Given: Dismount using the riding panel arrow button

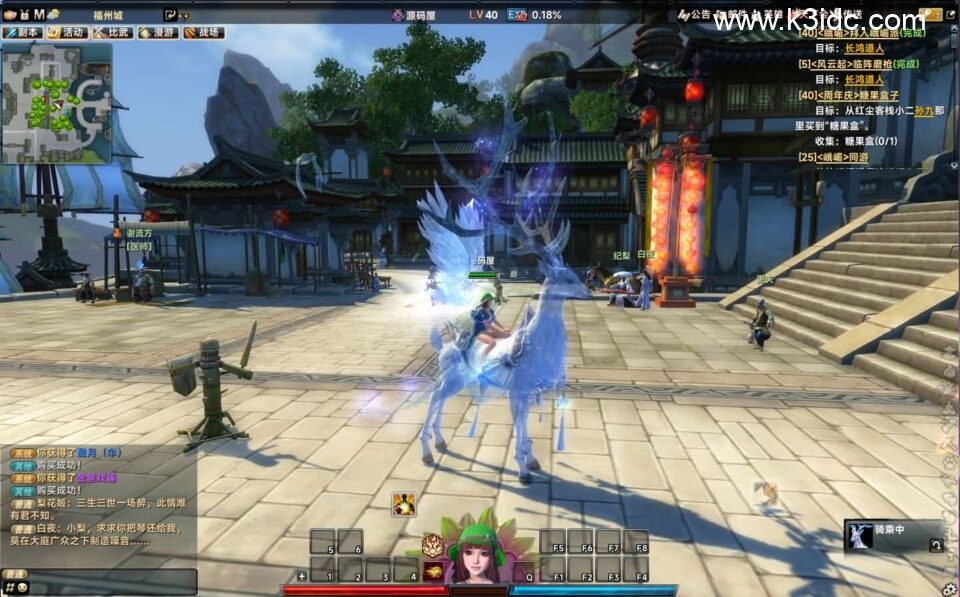Looking at the screenshot, I should (x=935, y=545).
